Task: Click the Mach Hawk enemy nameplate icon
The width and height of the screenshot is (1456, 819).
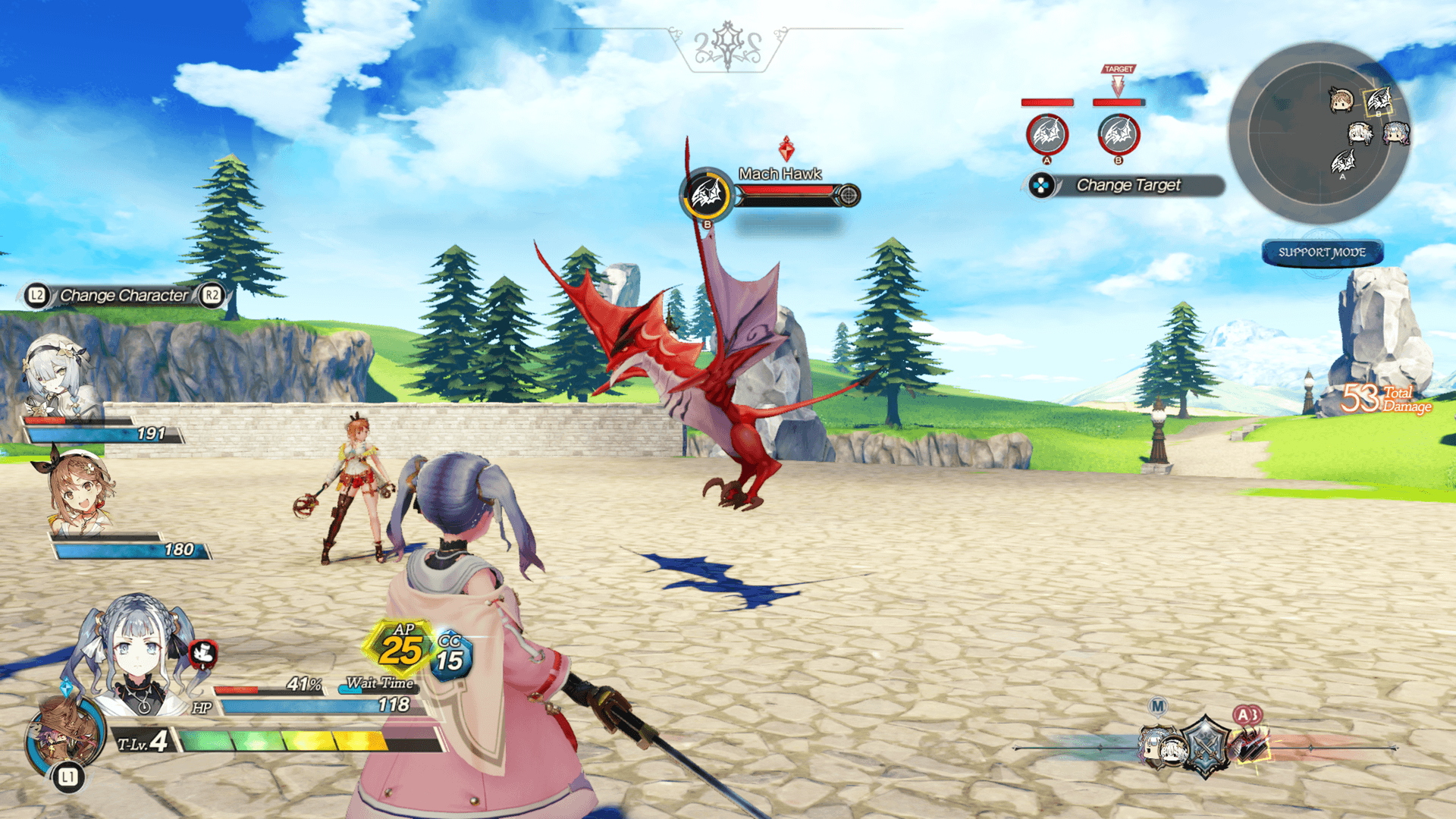Action: [x=707, y=196]
